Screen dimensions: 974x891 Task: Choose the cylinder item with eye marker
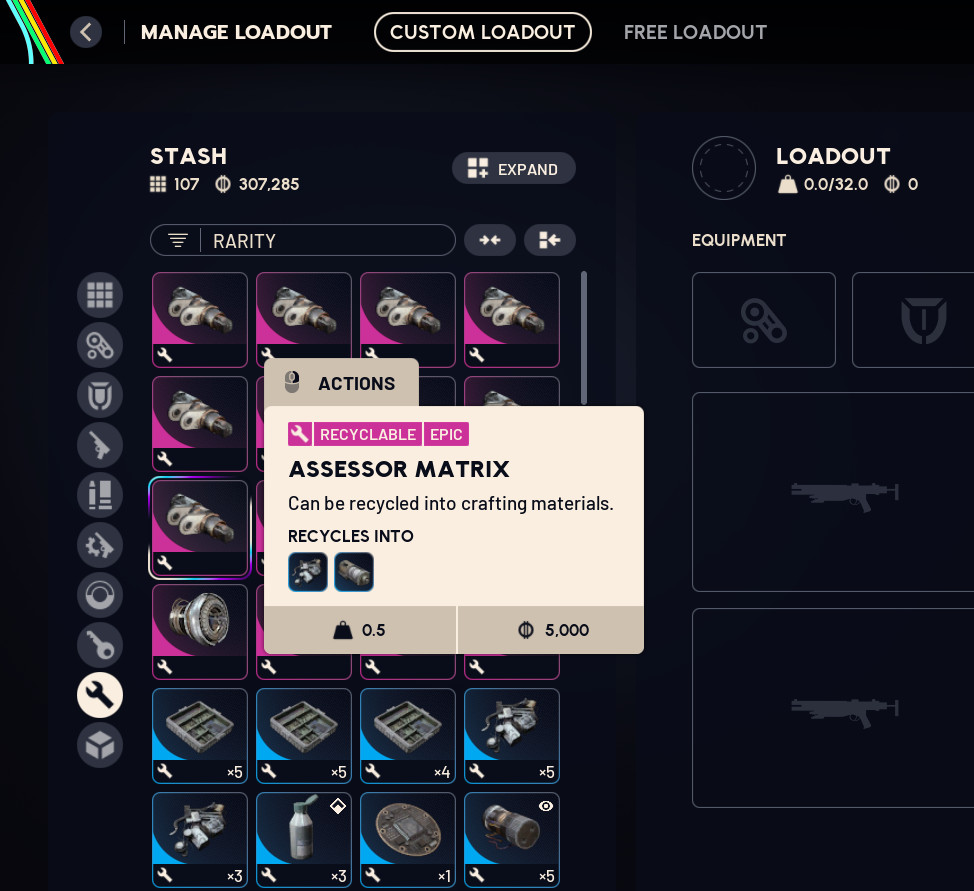click(512, 840)
